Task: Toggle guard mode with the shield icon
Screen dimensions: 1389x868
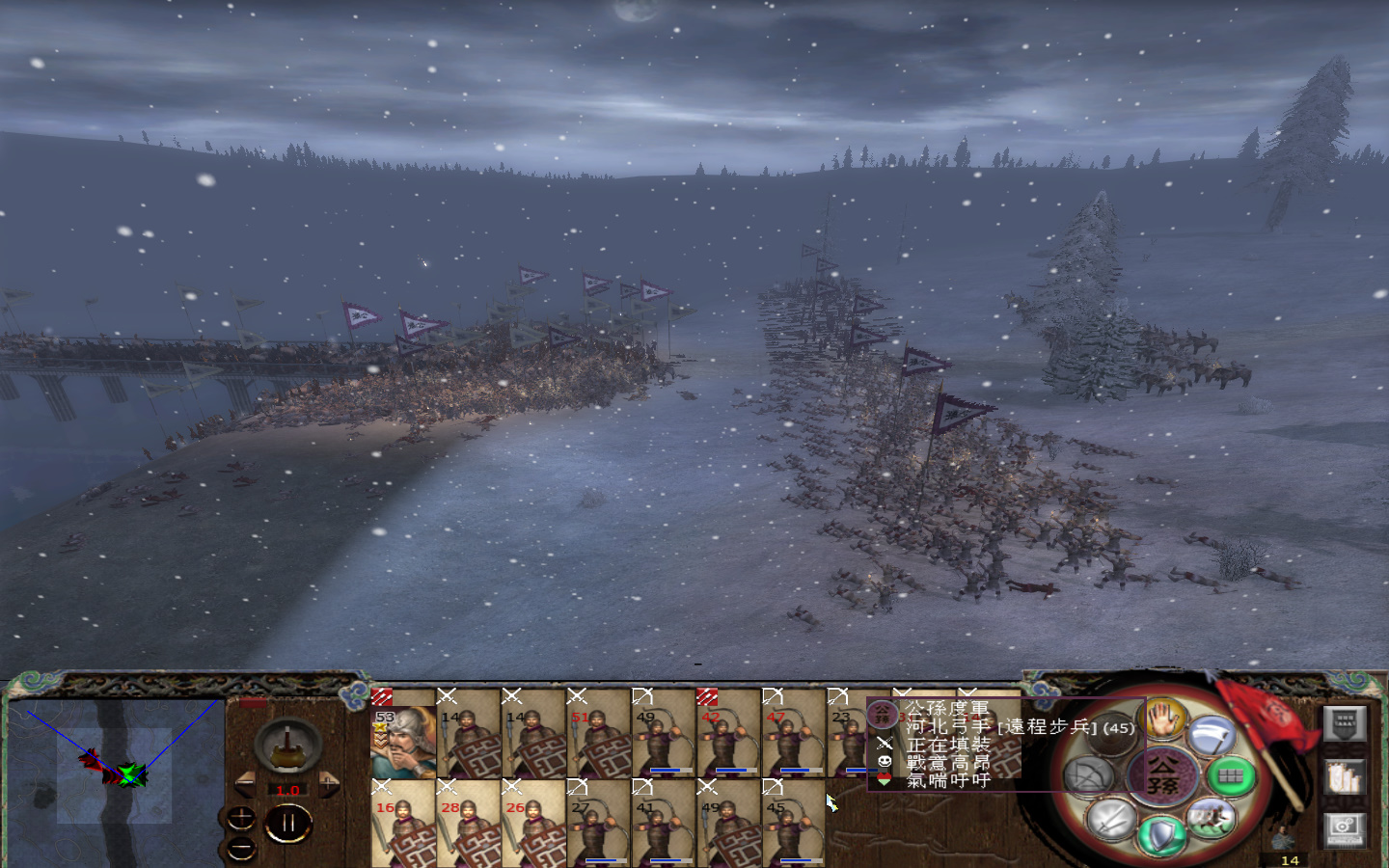Action: tap(1162, 835)
